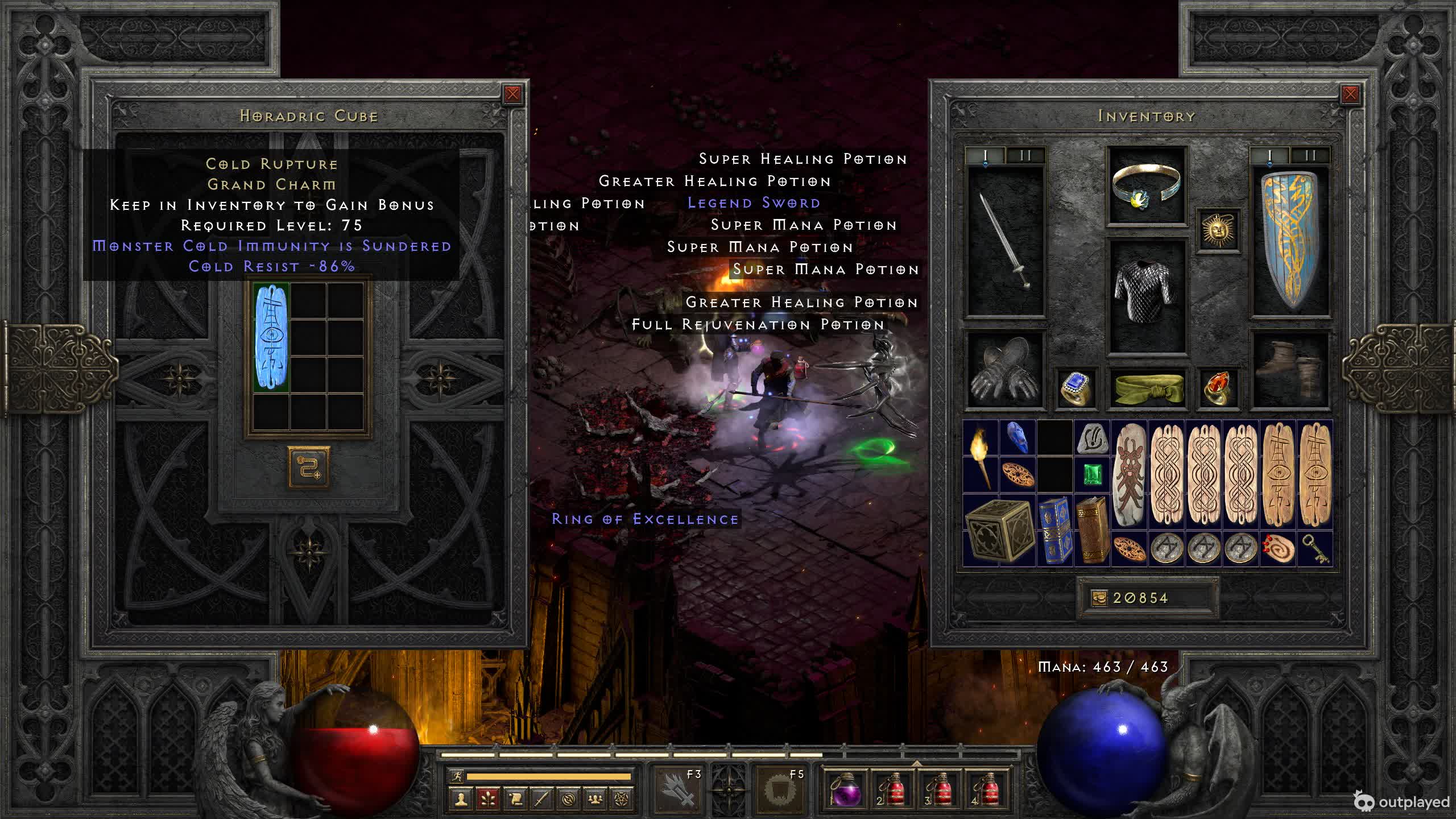The width and height of the screenshot is (1456, 819).
Task: Select the equipped circlet helm
Action: pos(1146,185)
